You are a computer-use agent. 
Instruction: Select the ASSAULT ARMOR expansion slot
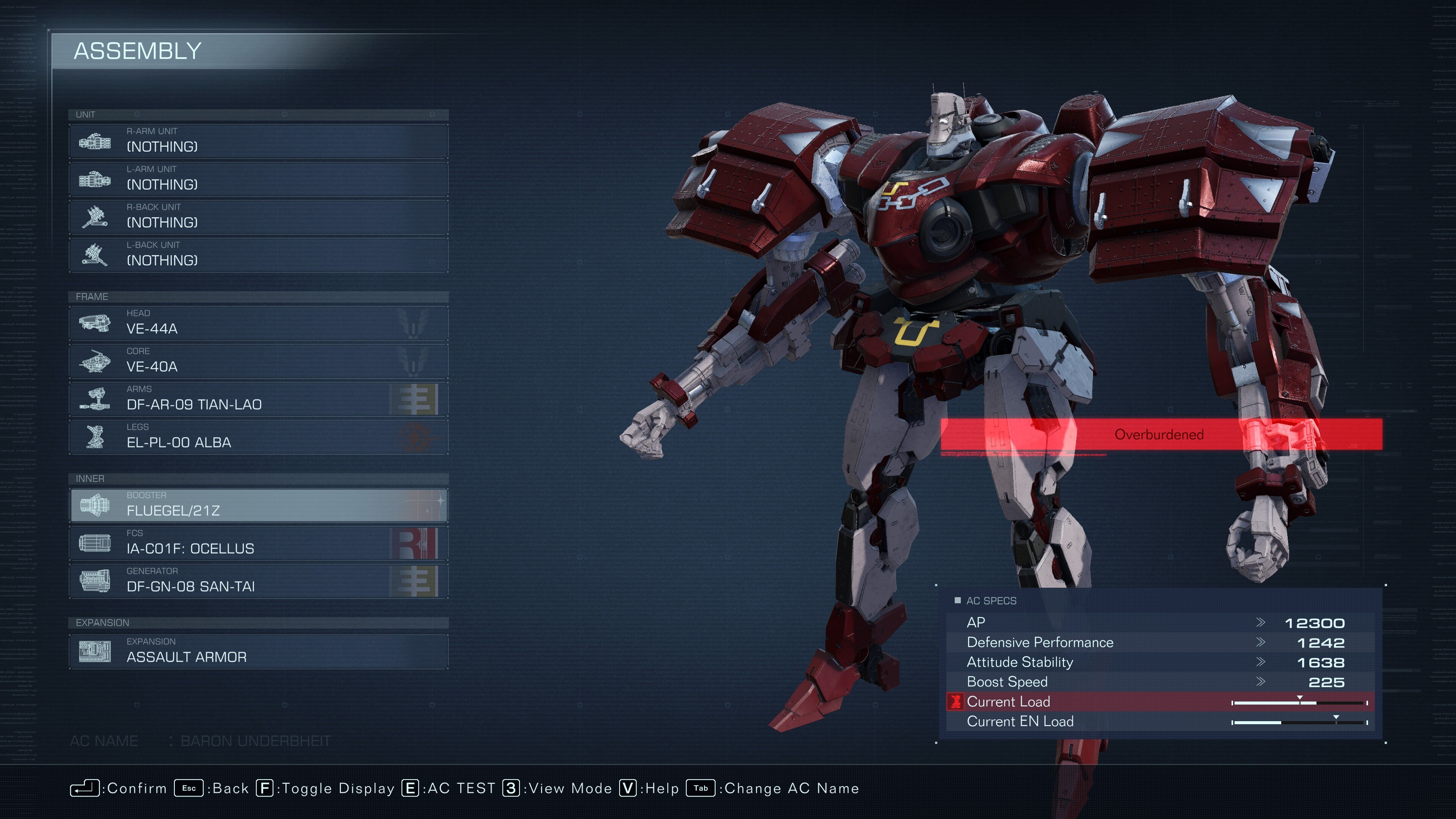(x=258, y=651)
